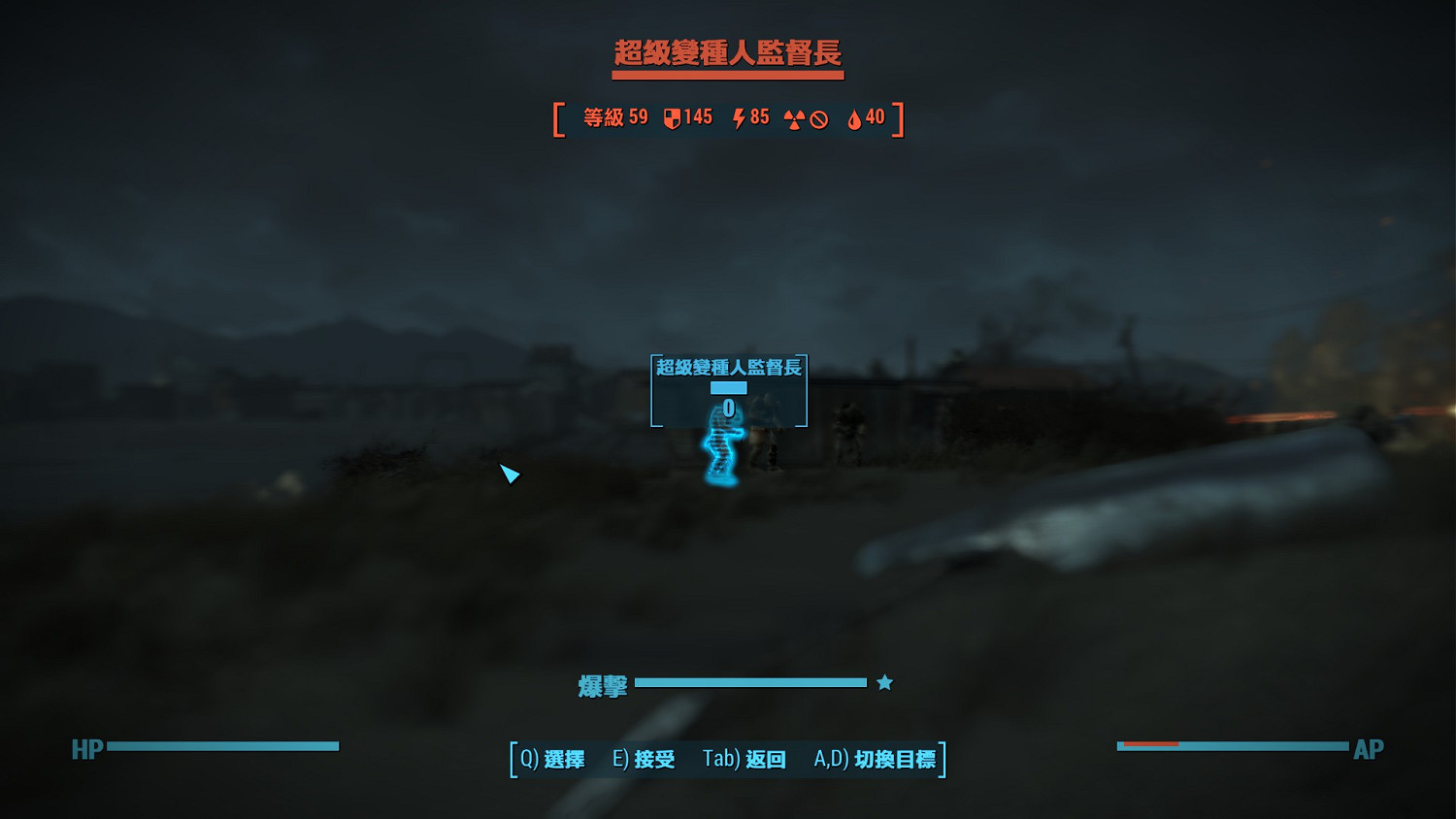Click the poison droplet resistance icon
The height and width of the screenshot is (819, 1456).
coord(851,118)
